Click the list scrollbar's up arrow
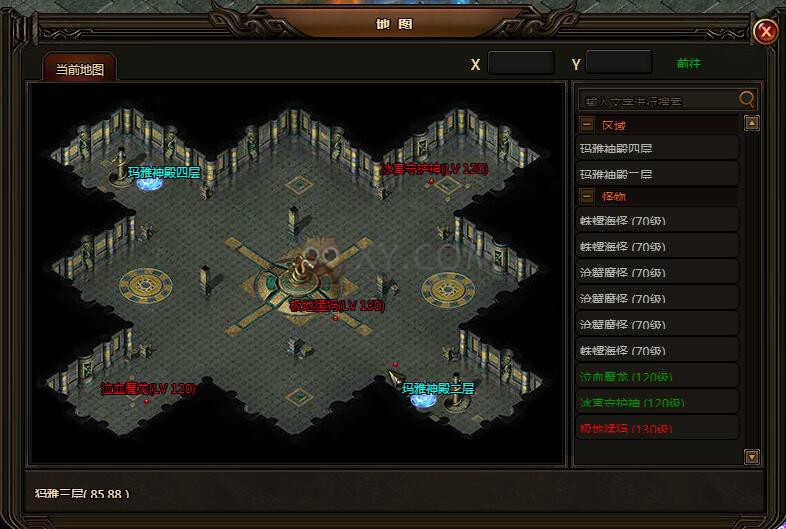Screen dimensions: 786x529 coord(753,124)
